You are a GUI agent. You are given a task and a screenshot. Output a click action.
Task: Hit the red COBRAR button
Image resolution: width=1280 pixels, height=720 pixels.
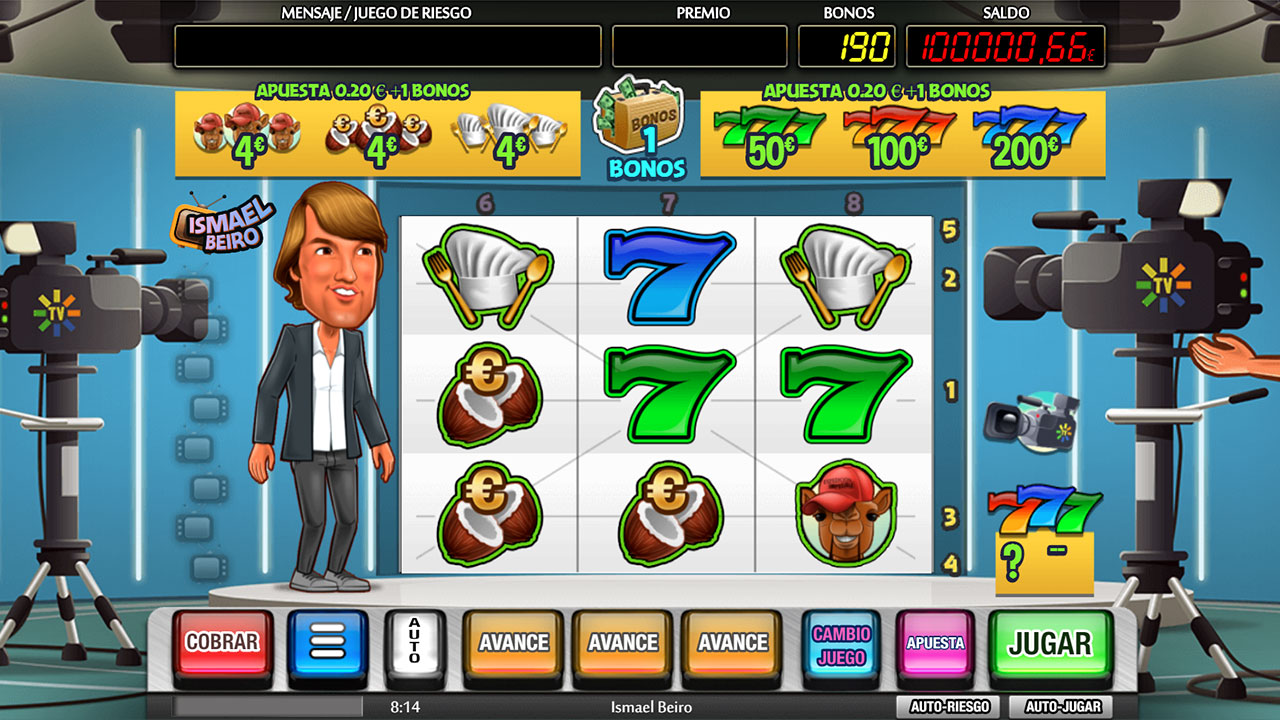point(222,643)
